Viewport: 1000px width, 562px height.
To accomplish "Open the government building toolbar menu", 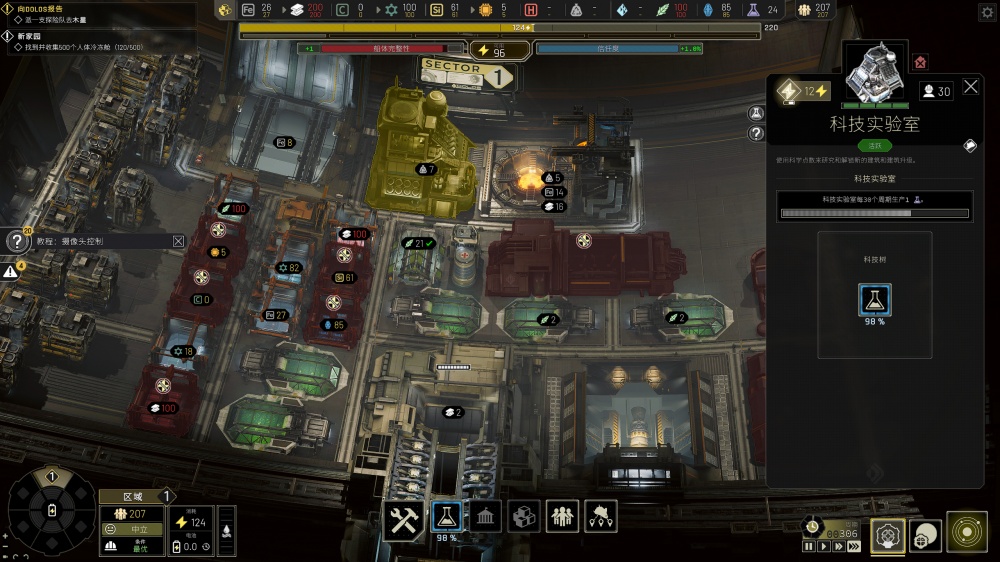I will pyautogui.click(x=485, y=517).
